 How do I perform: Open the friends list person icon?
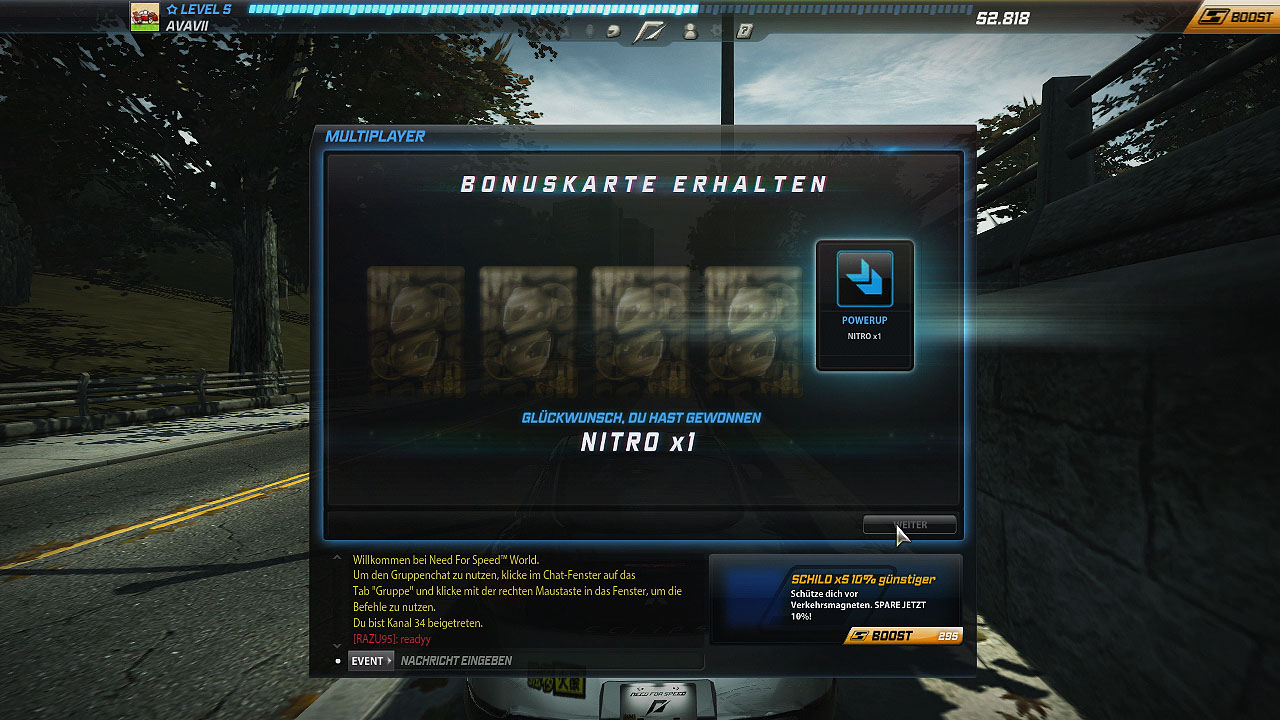690,31
